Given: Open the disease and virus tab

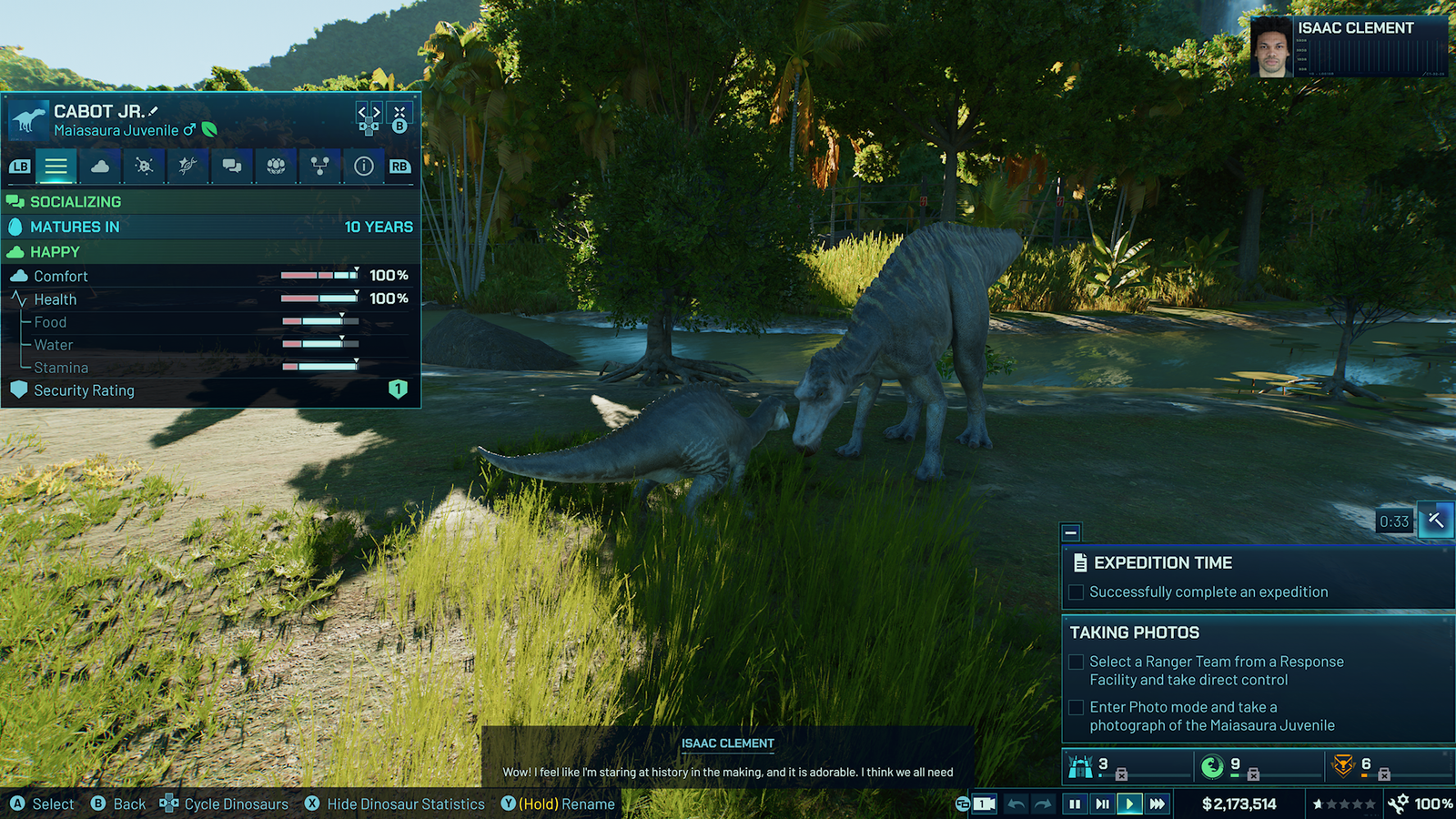Looking at the screenshot, I should pyautogui.click(x=144, y=166).
